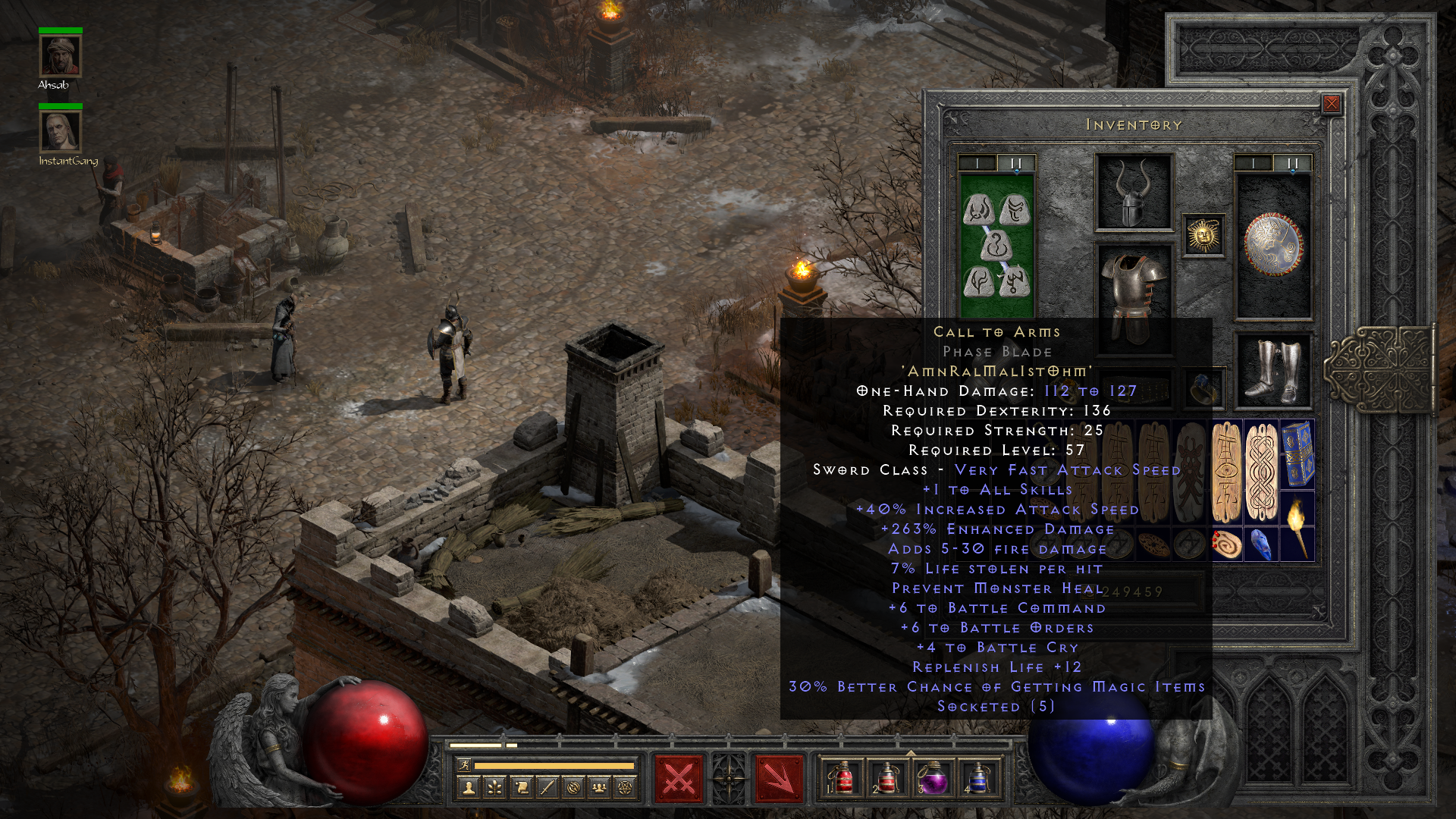Toggle weapon set I on the right slot
The image size is (1456, 819).
[x=1255, y=162]
